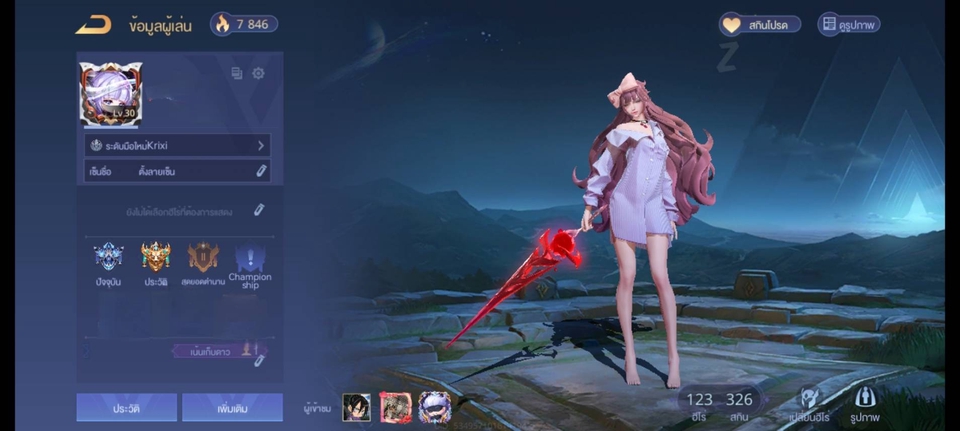Click the copy icon beside the gear
960x431 pixels.
point(237,73)
